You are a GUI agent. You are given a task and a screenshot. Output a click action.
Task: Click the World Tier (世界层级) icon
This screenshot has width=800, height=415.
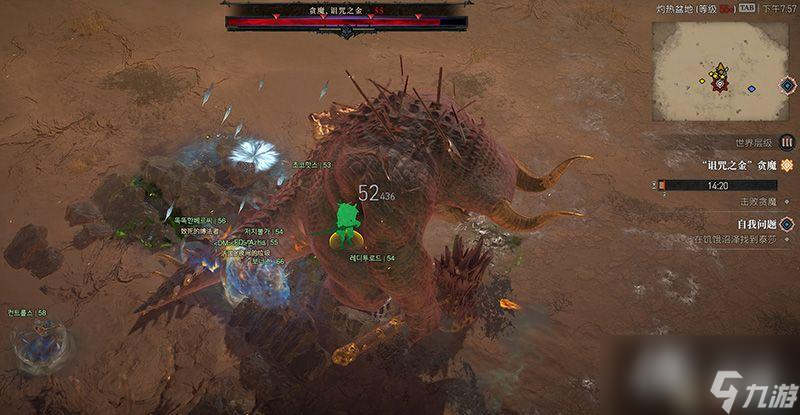786,142
